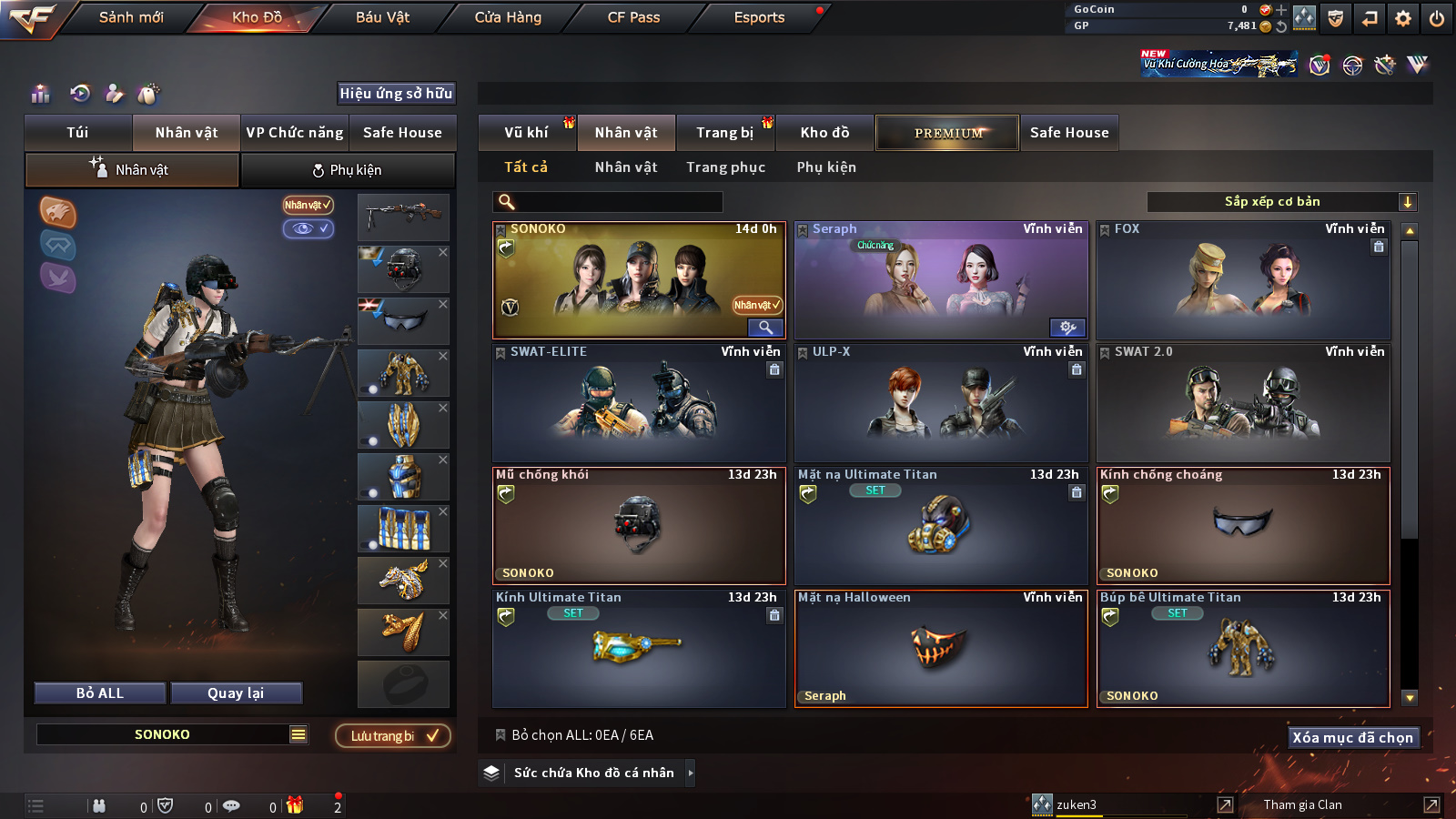The image size is (1456, 819).
Task: Open settings with the gear icon
Action: (x=1403, y=18)
